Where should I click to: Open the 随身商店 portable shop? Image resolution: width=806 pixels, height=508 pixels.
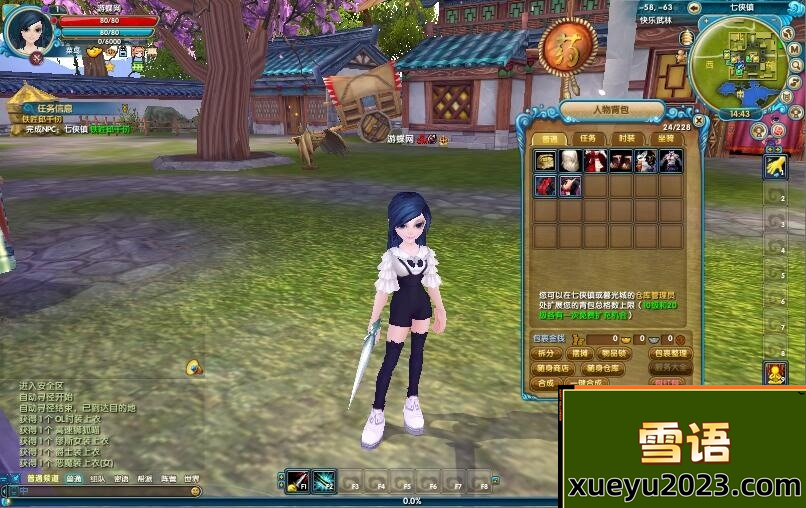coord(553,368)
